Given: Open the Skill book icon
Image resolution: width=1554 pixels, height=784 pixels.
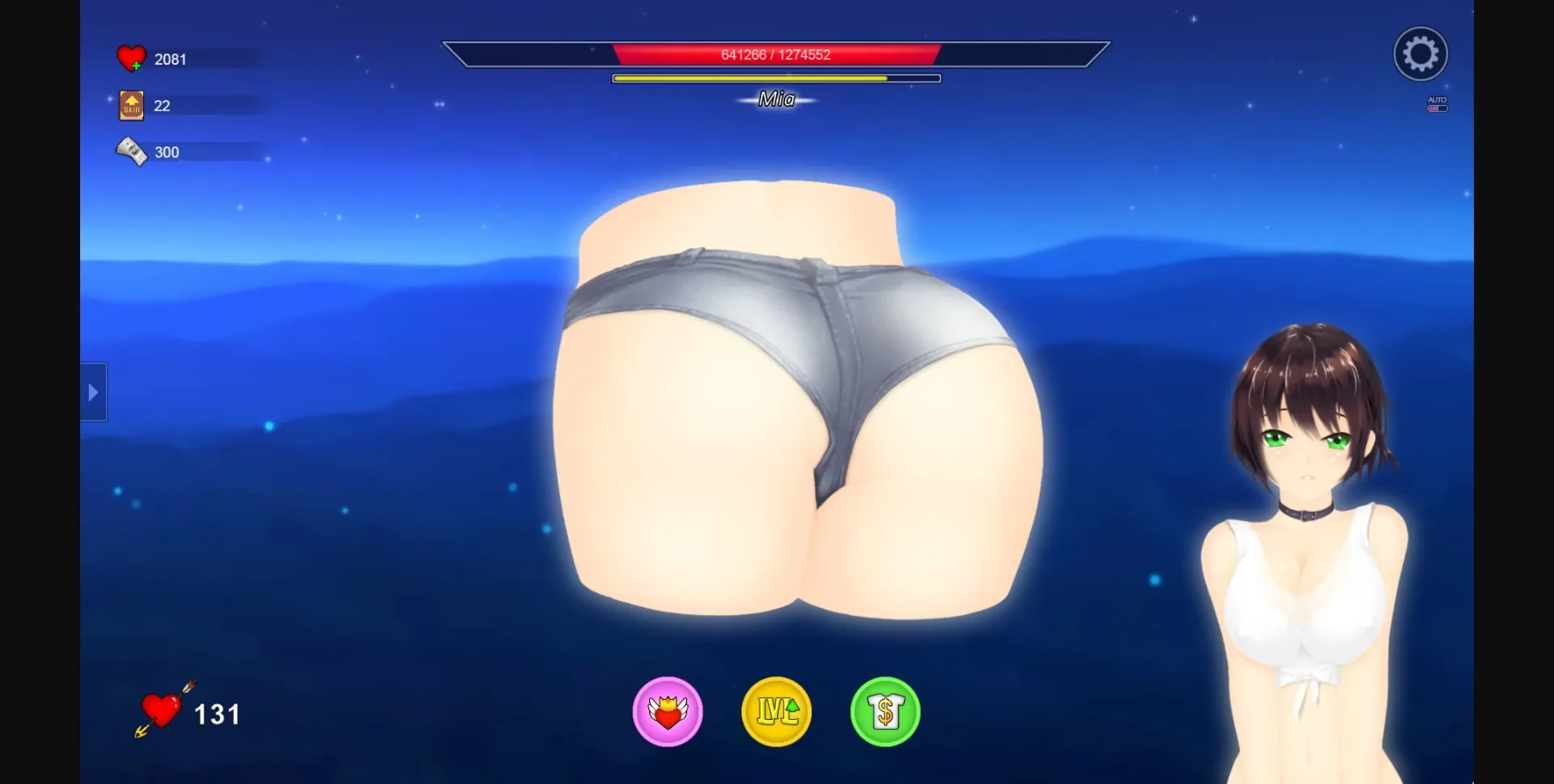Looking at the screenshot, I should (129, 104).
